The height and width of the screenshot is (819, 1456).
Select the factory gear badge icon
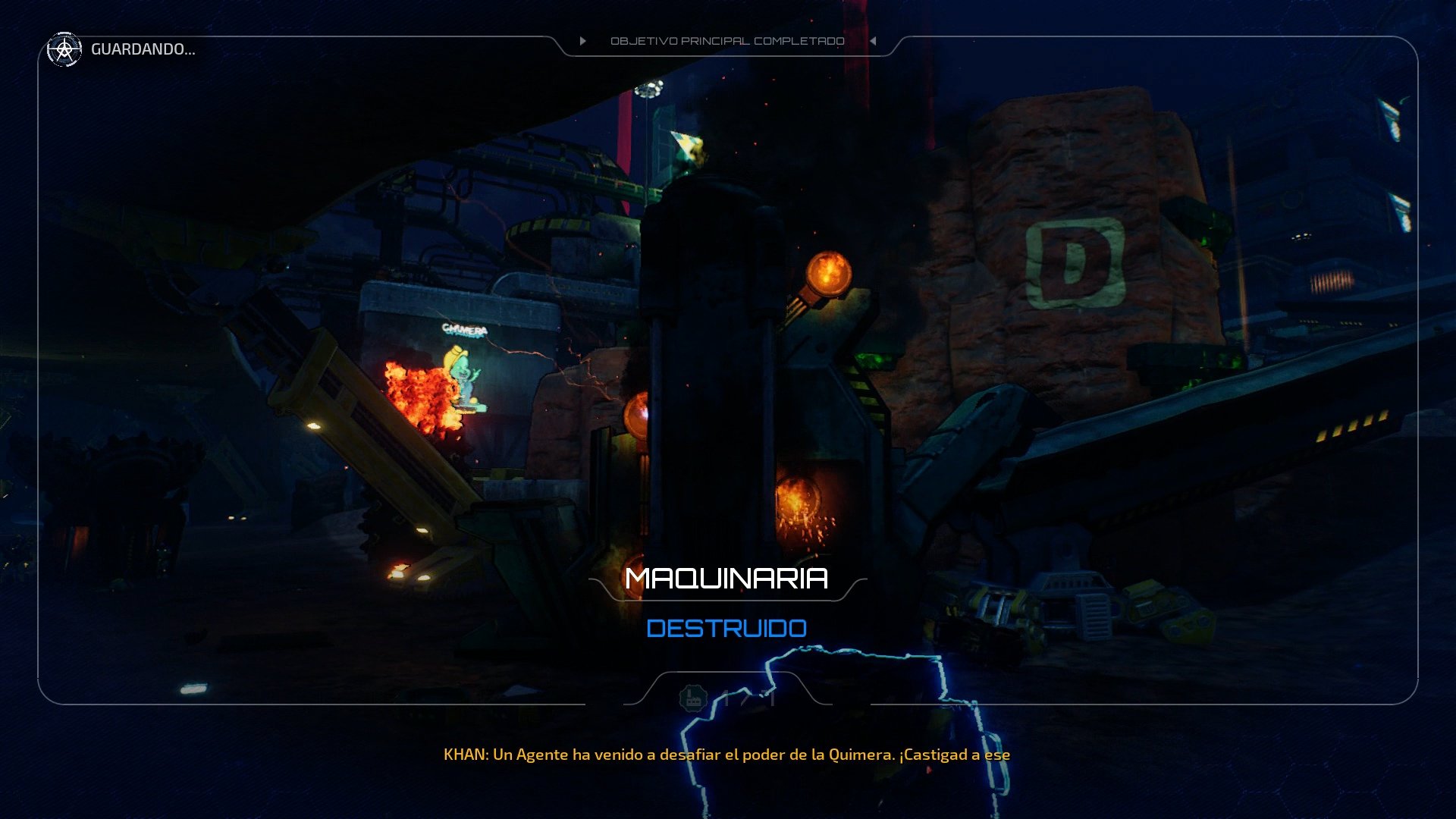pyautogui.click(x=692, y=700)
